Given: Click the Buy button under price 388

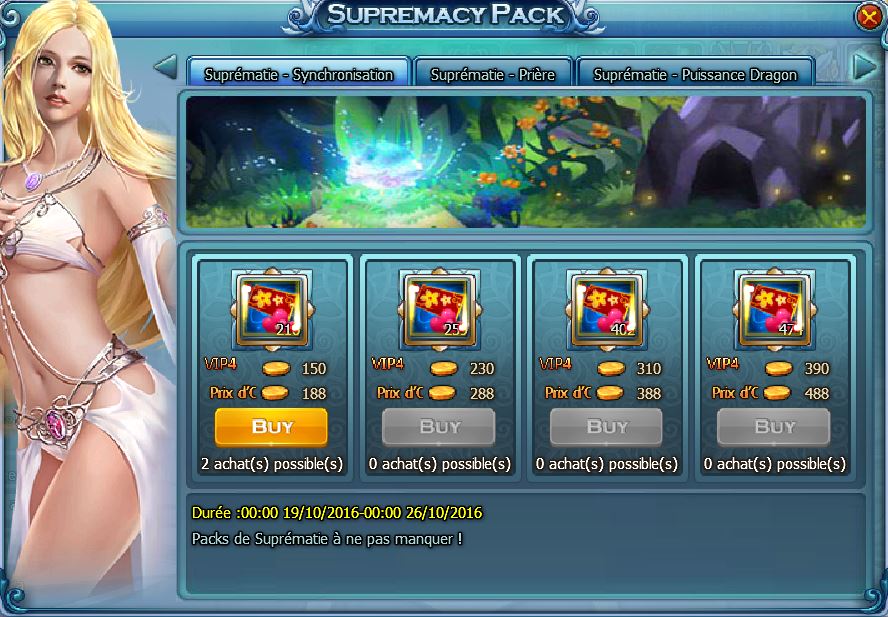Looking at the screenshot, I should click(x=606, y=427).
